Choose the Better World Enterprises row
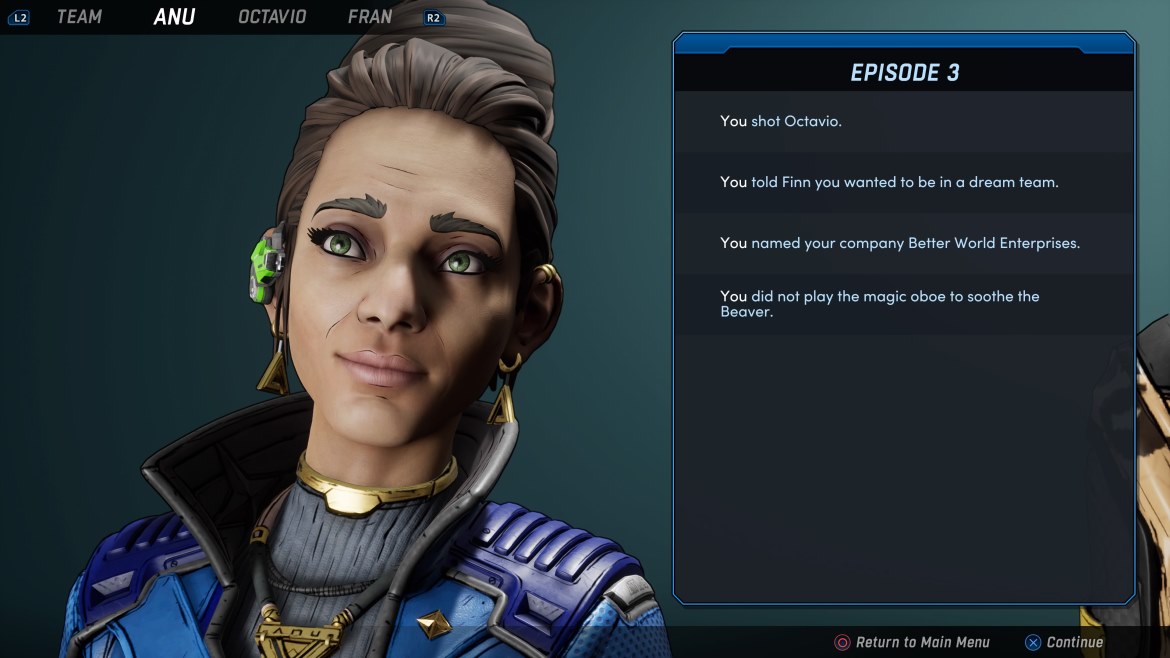 pyautogui.click(x=904, y=243)
